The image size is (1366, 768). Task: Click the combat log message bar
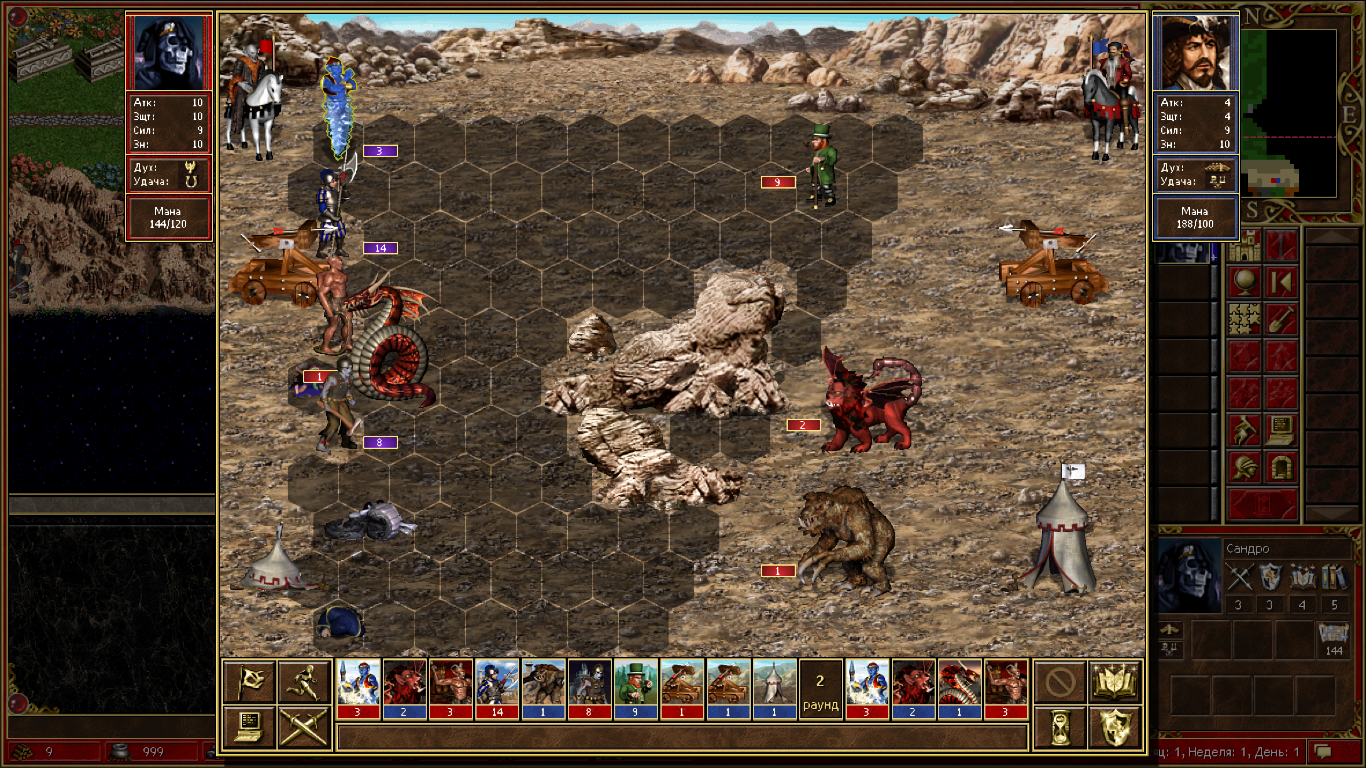(x=682, y=737)
